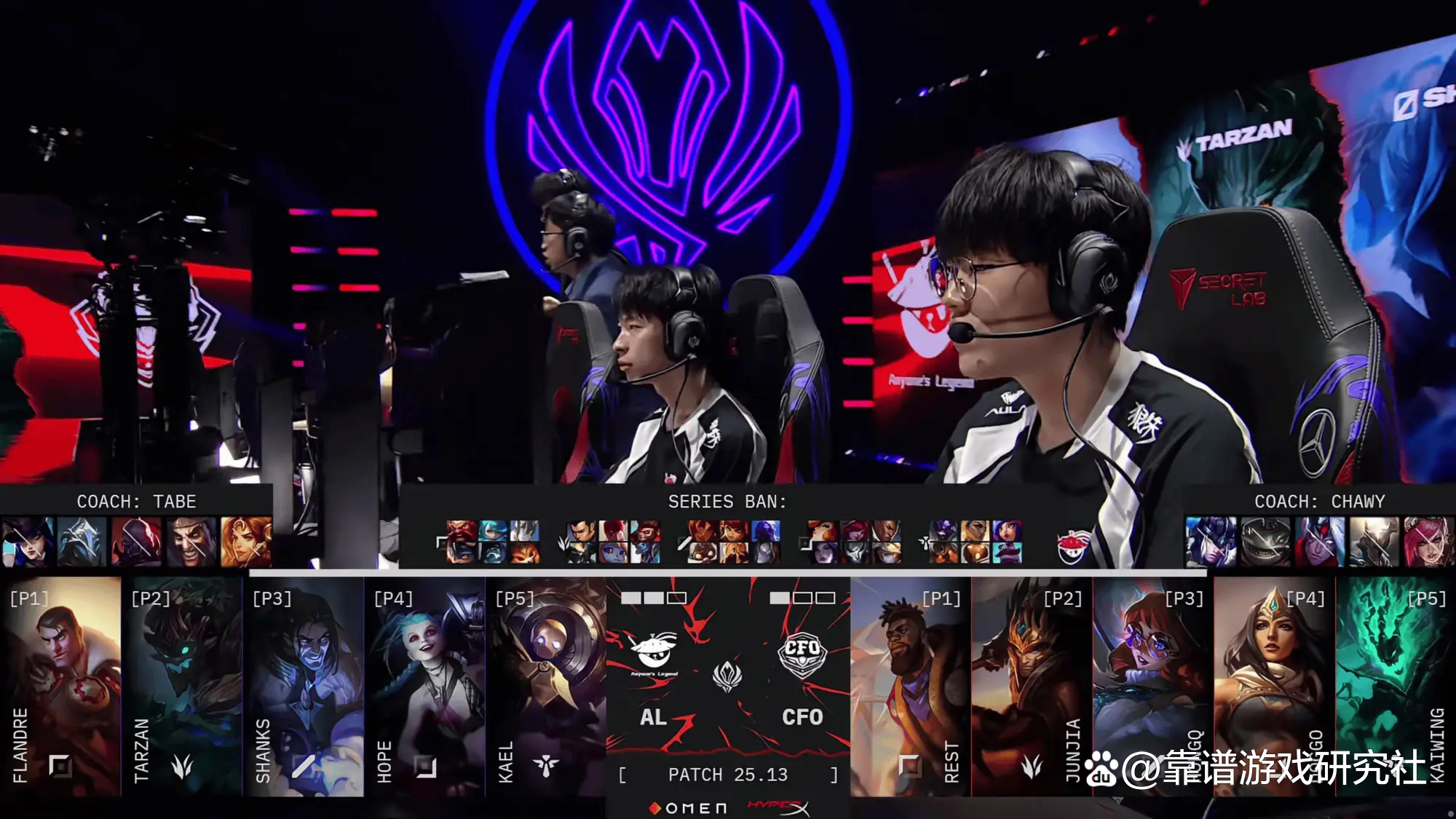Choose SHANKS's P3 champion pick card
This screenshot has width=1456, height=819.
pos(304,686)
